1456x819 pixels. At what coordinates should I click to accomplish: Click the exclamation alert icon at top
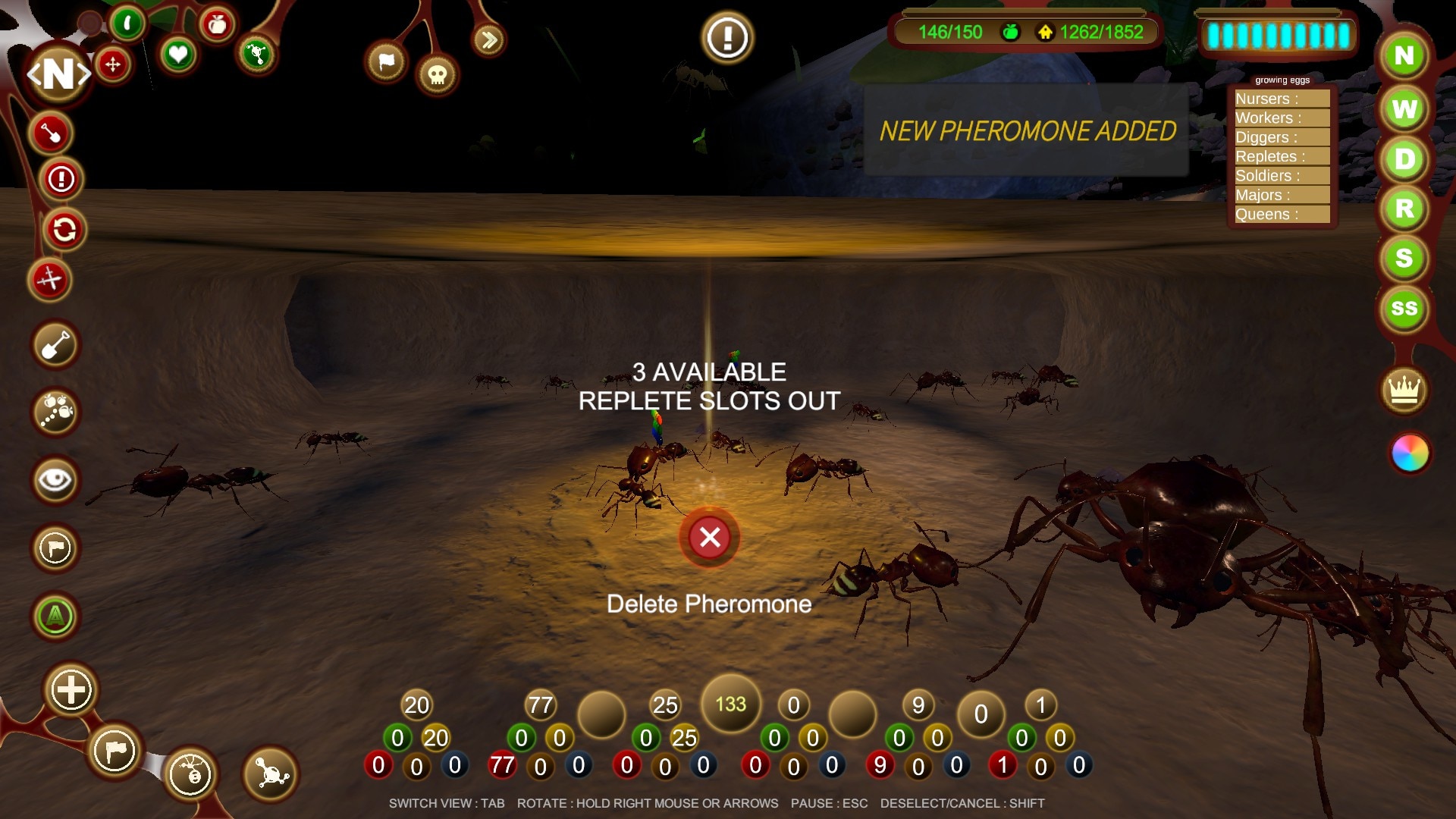(x=727, y=37)
